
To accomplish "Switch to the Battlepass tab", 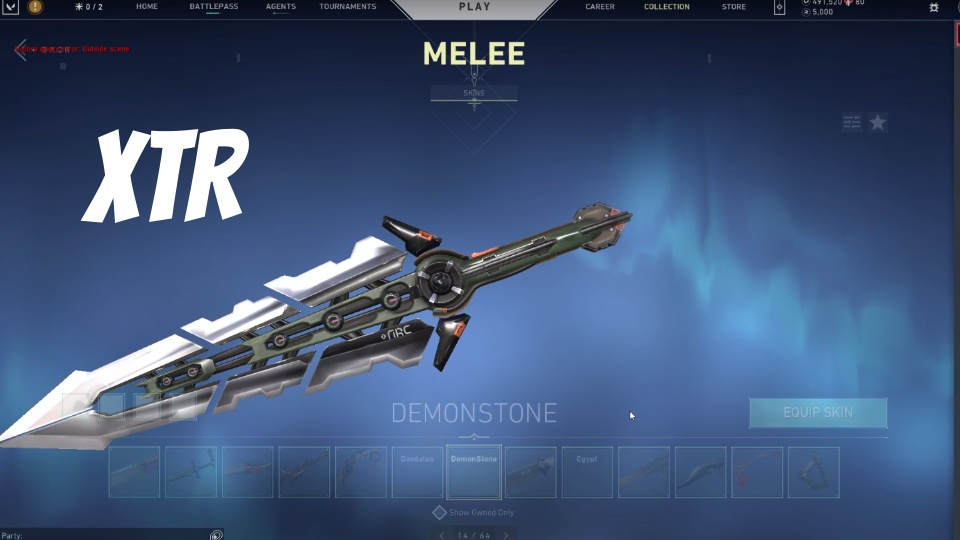I will tap(213, 7).
